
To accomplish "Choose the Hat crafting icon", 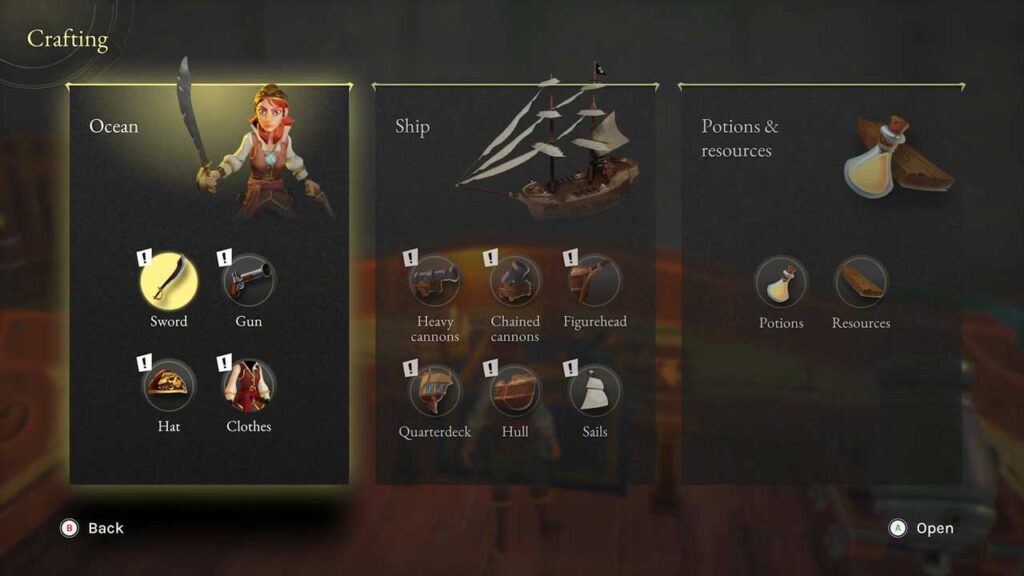I will [169, 386].
